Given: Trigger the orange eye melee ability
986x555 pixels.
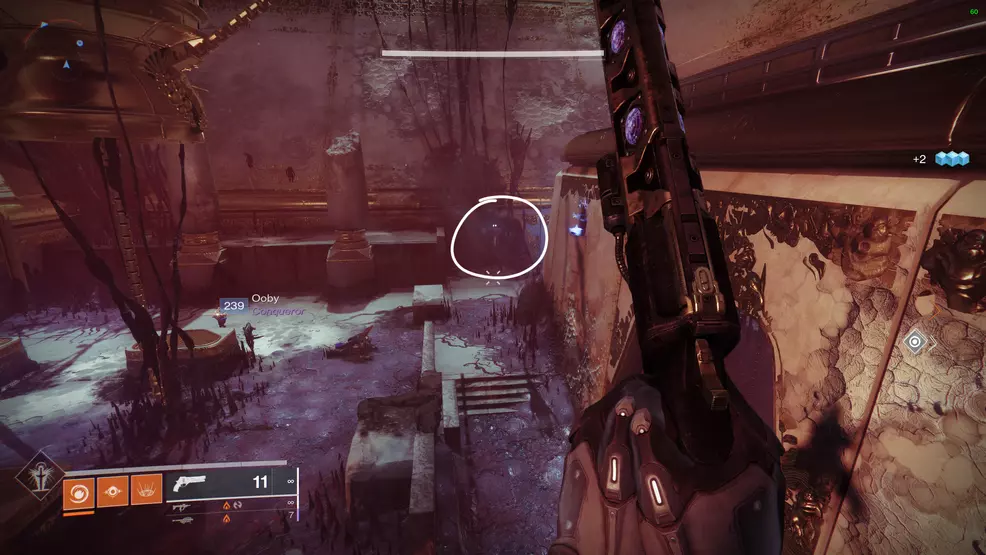Looking at the screenshot, I should (x=112, y=491).
